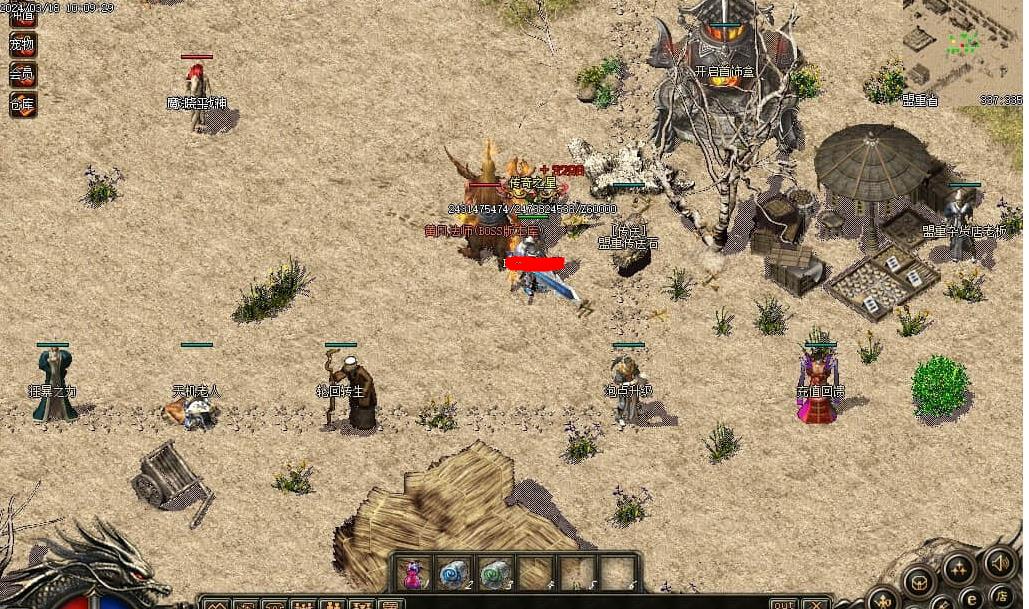The height and width of the screenshot is (609, 1029).
Task: Click the round 店 shop button
Action: [1001, 597]
